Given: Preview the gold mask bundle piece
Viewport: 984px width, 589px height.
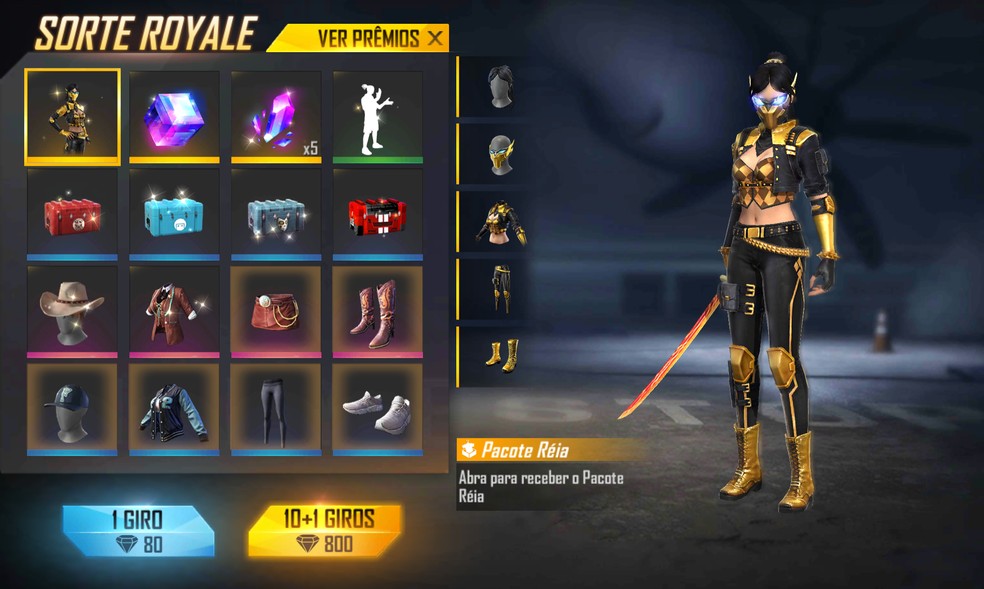Looking at the screenshot, I should [500, 154].
